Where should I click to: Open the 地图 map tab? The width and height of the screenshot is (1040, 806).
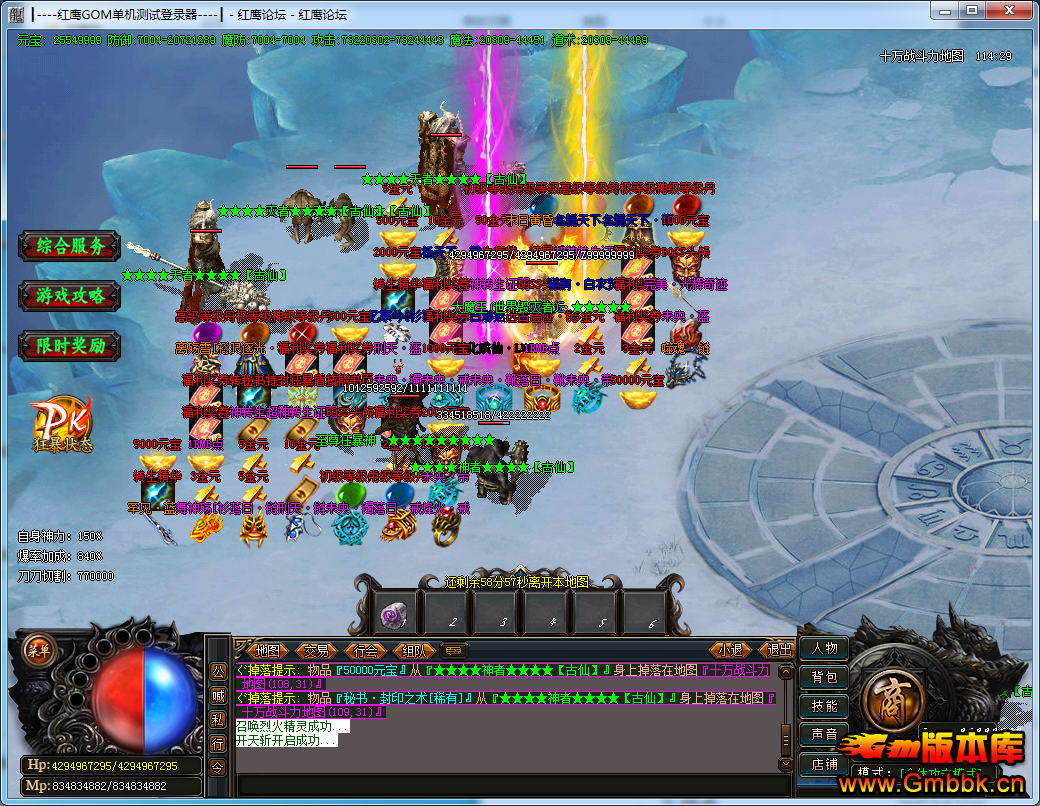click(x=267, y=650)
